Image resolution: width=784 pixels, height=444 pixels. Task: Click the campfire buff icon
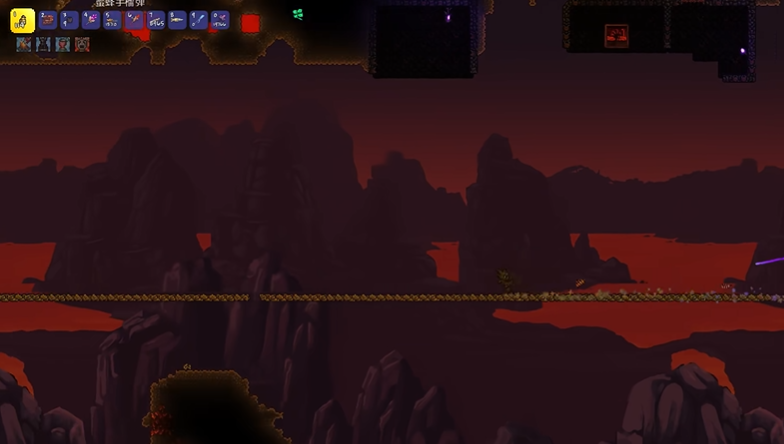(x=24, y=45)
